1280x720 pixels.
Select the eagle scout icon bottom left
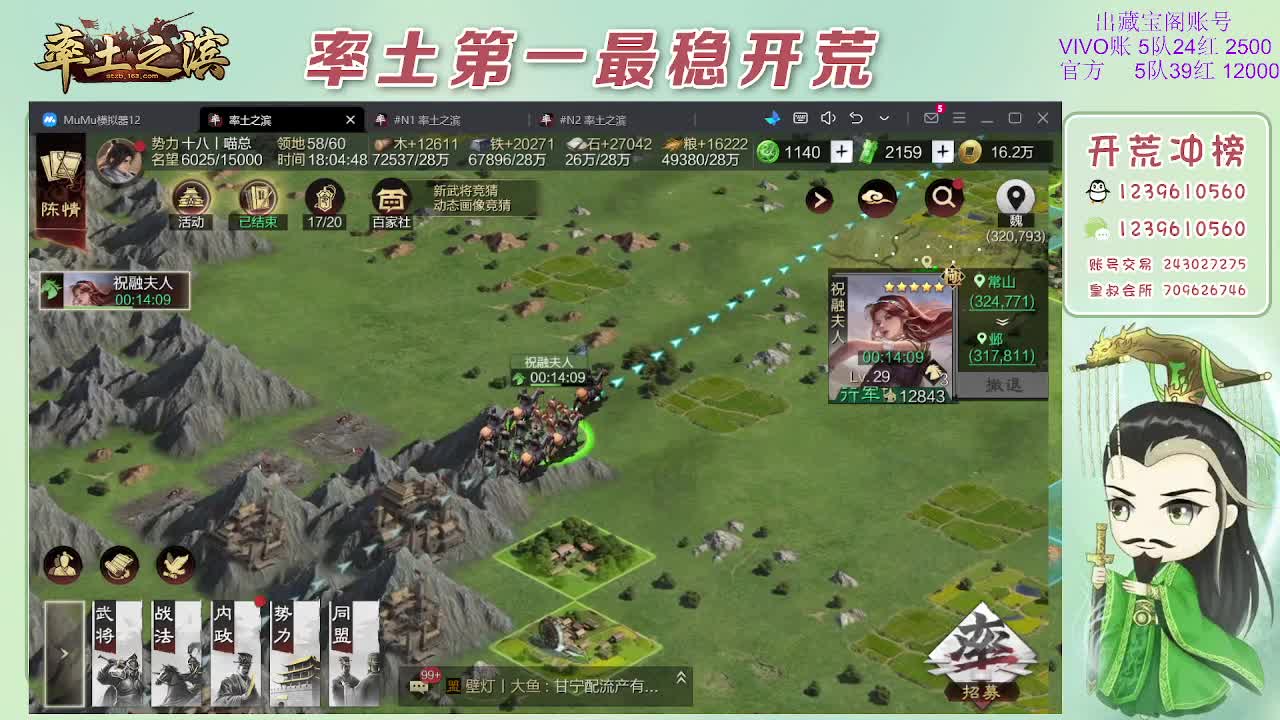[172, 564]
